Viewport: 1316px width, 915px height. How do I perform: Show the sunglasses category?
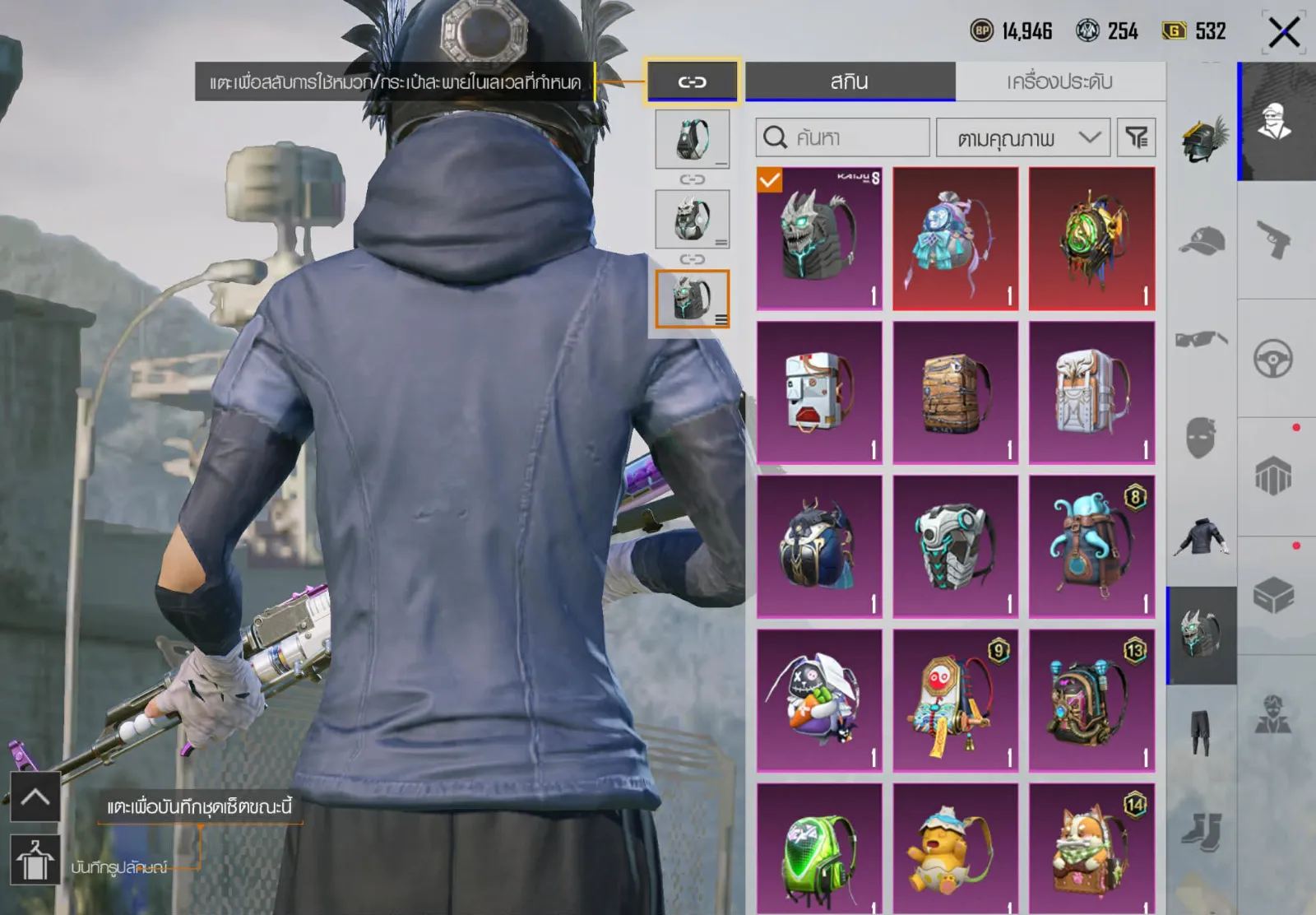click(1202, 338)
